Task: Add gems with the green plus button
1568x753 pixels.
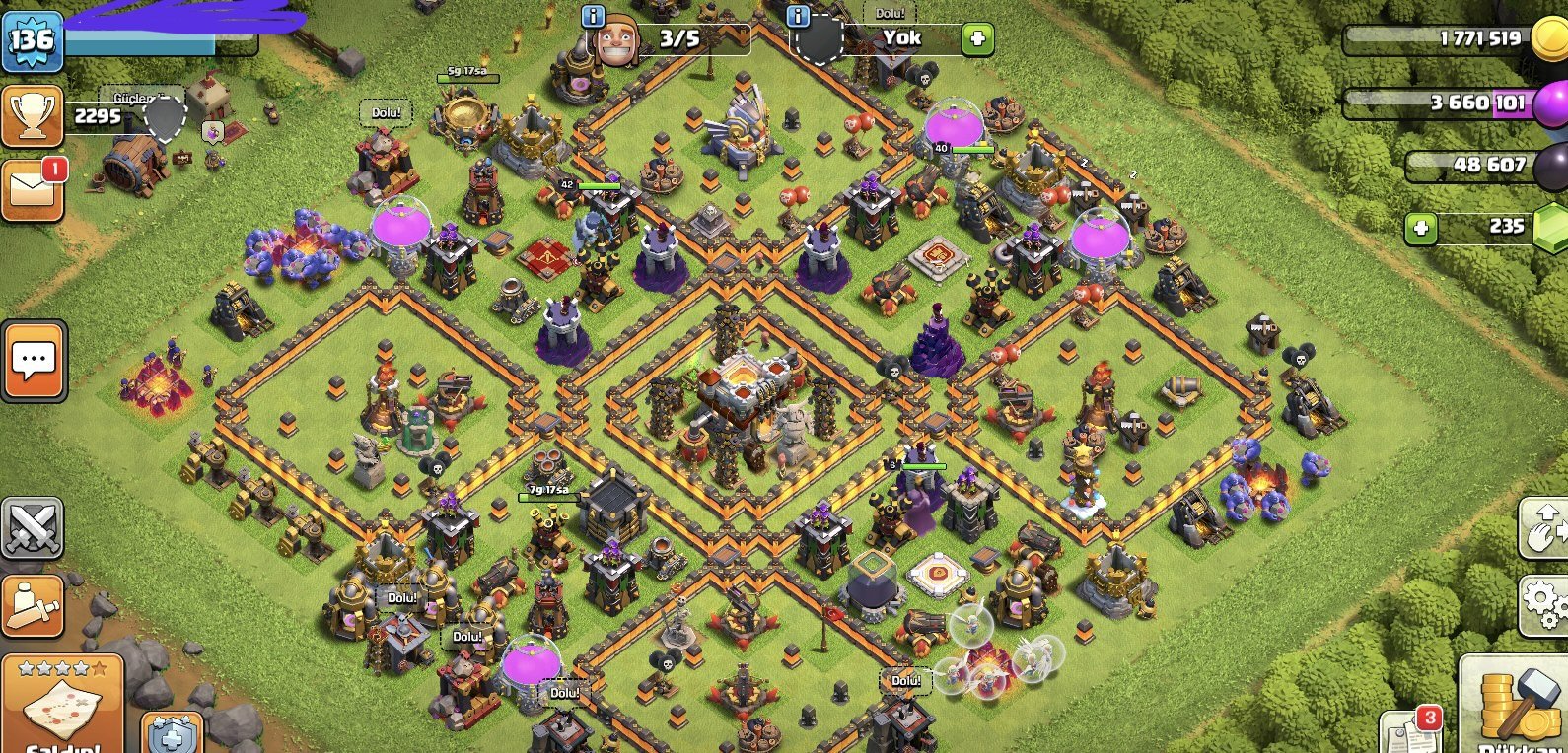Action: [1420, 229]
